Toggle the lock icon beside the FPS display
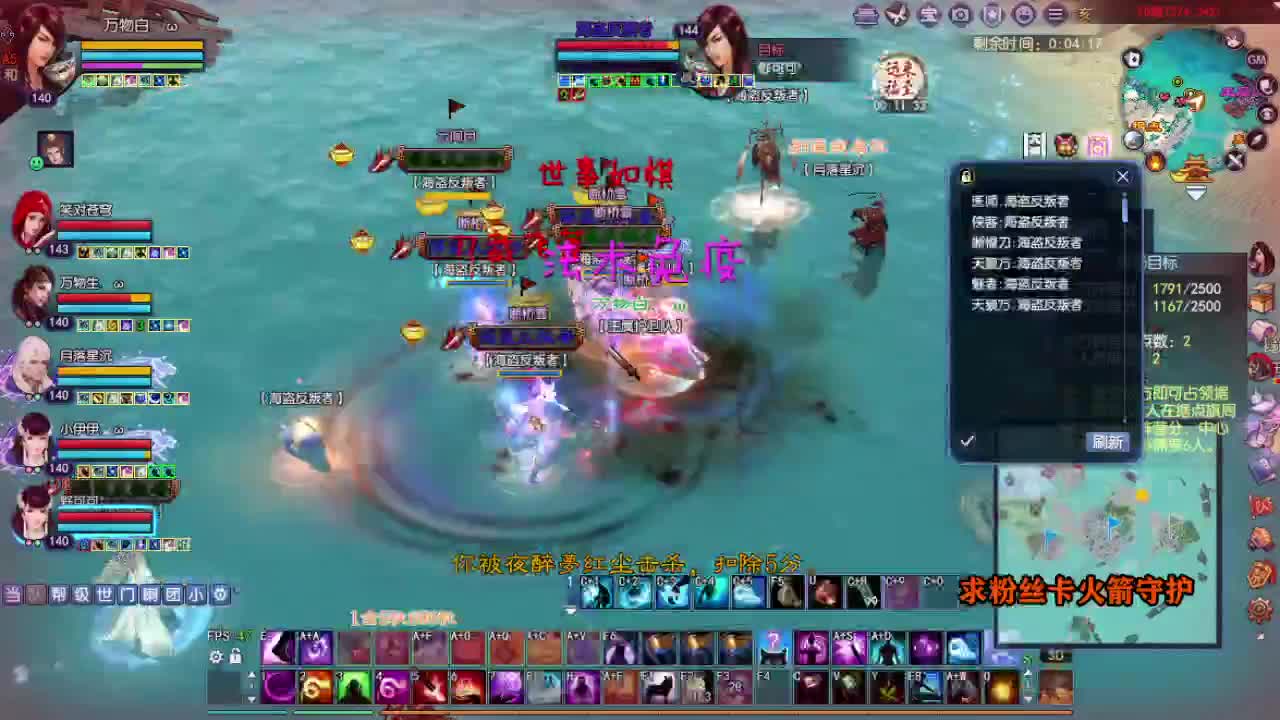This screenshot has height=720, width=1280. coord(236,657)
